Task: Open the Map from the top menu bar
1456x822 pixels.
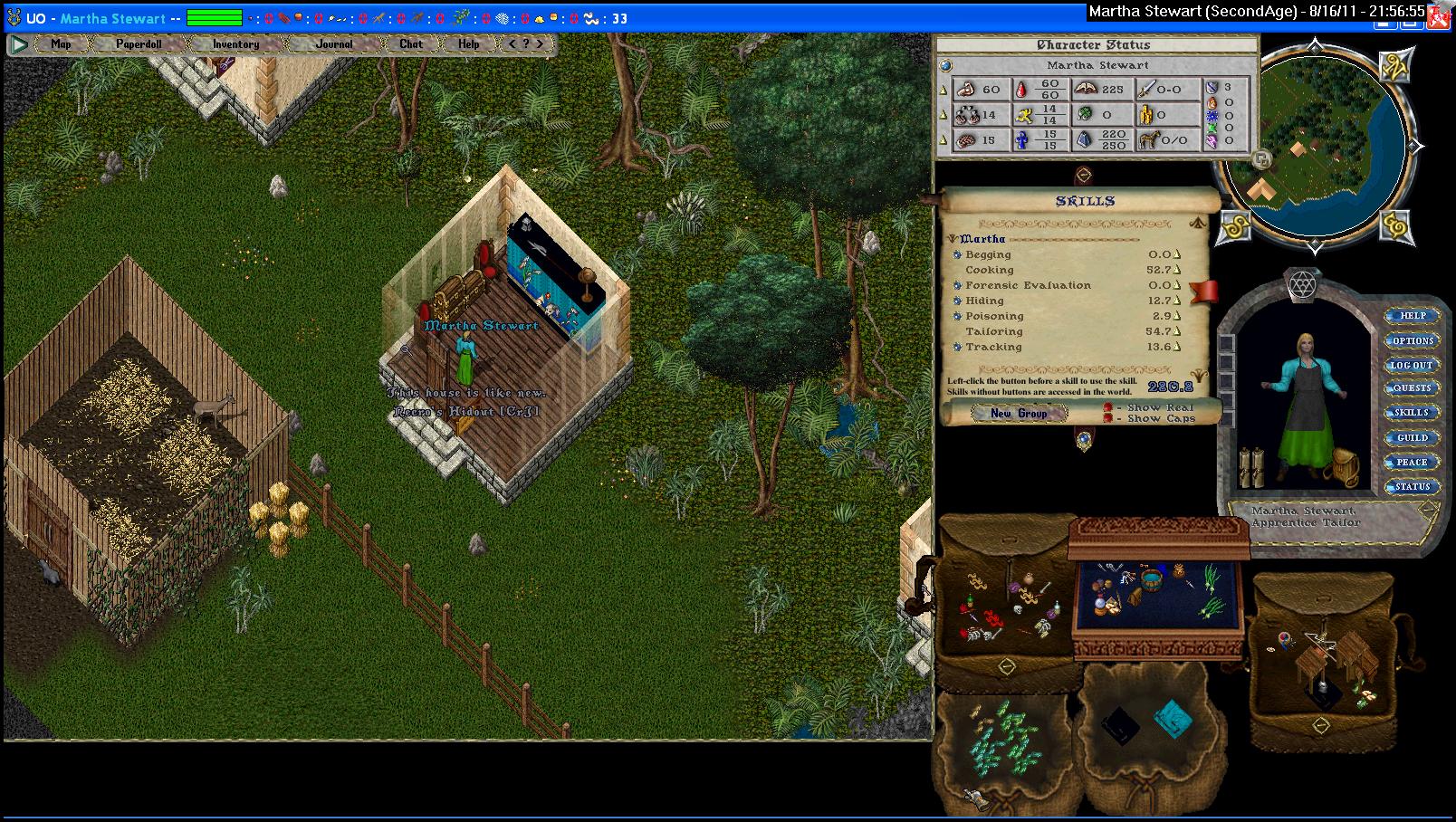Action: tap(61, 43)
